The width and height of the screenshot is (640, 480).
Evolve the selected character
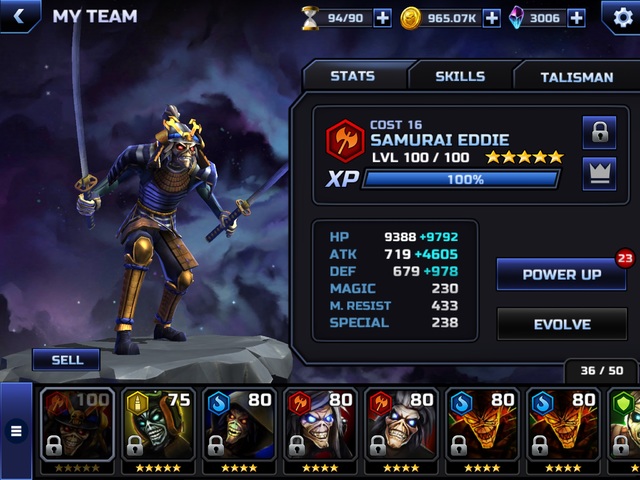[x=562, y=324]
